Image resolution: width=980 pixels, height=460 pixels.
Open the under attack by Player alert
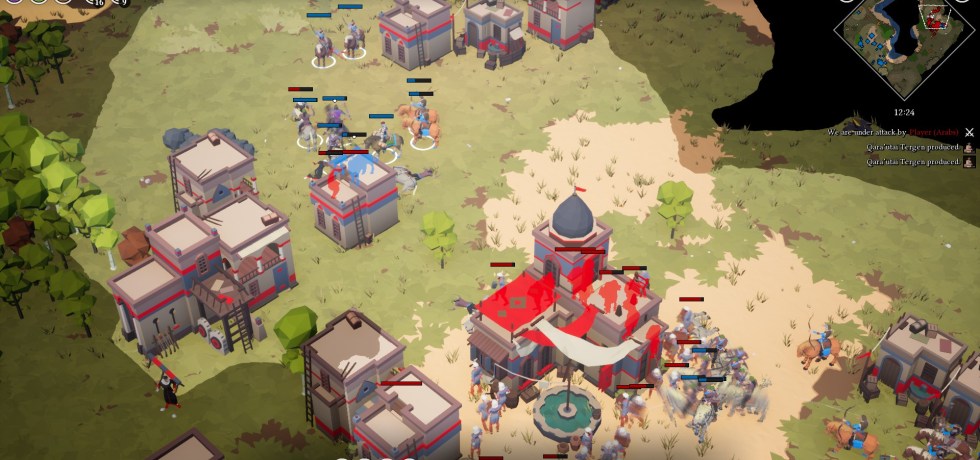click(893, 132)
